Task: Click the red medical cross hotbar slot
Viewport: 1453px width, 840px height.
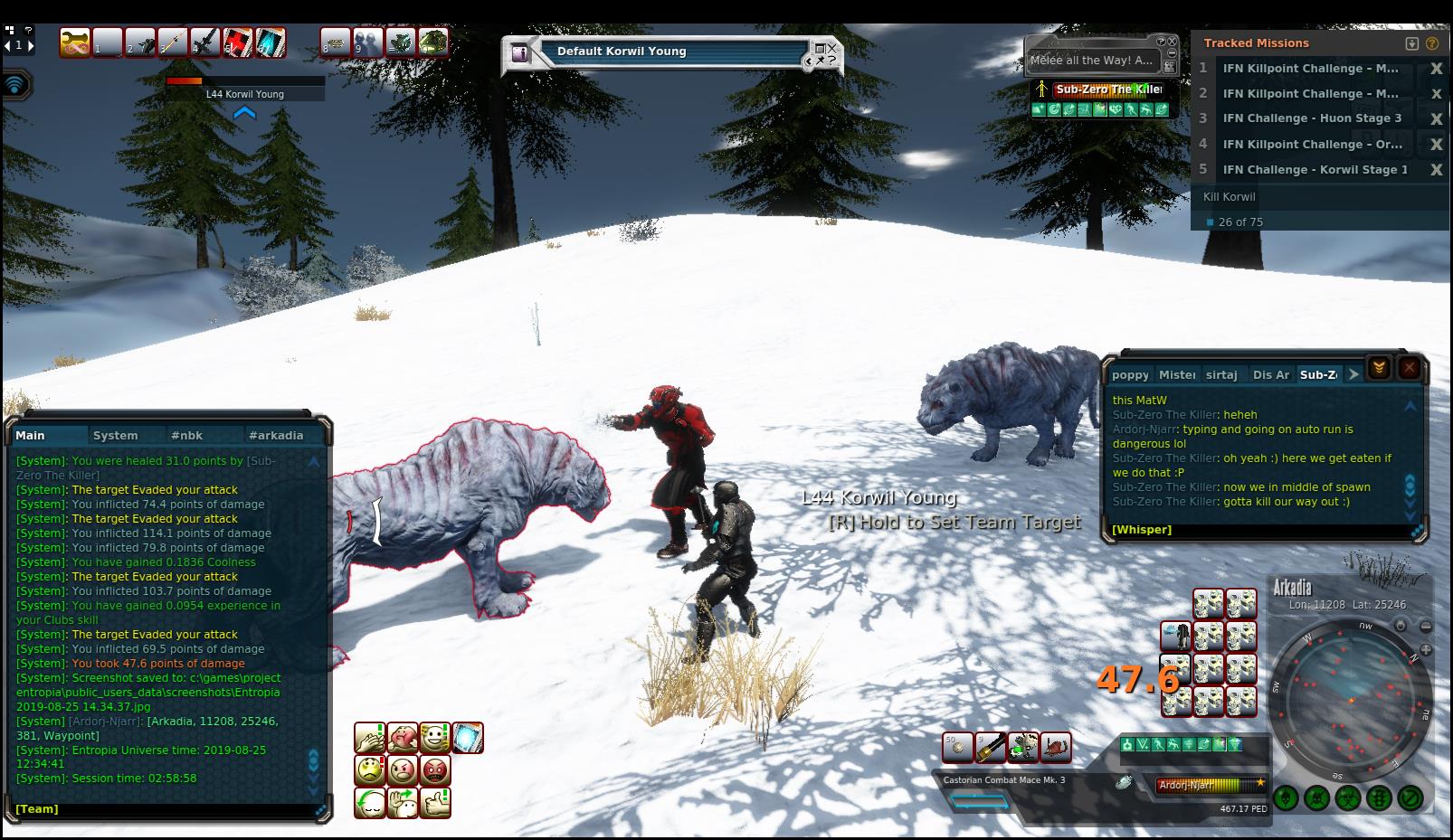Action: [238, 42]
